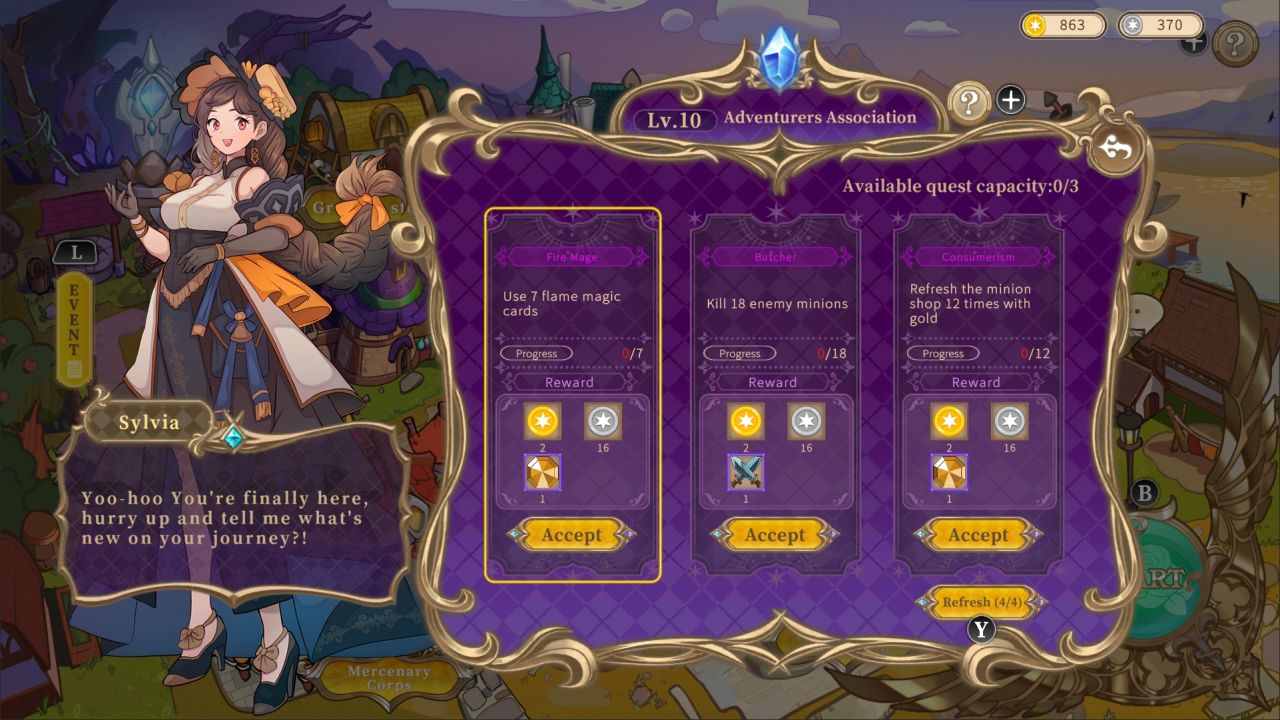This screenshot has width=1280, height=720.
Task: Open the Mercenary Corps banner
Action: (387, 675)
